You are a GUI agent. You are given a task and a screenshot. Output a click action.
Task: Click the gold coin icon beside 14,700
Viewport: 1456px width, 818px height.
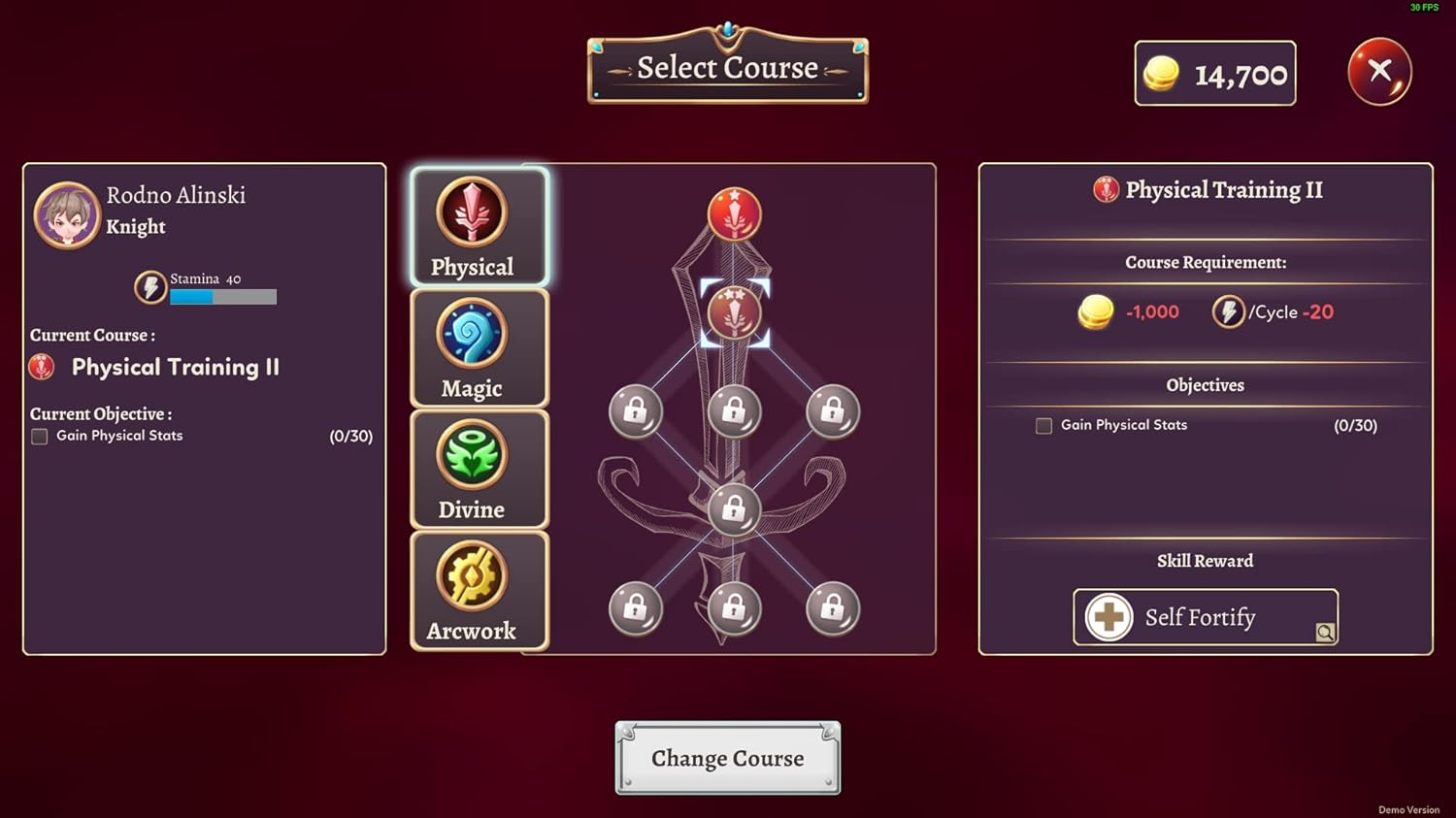[1161, 71]
